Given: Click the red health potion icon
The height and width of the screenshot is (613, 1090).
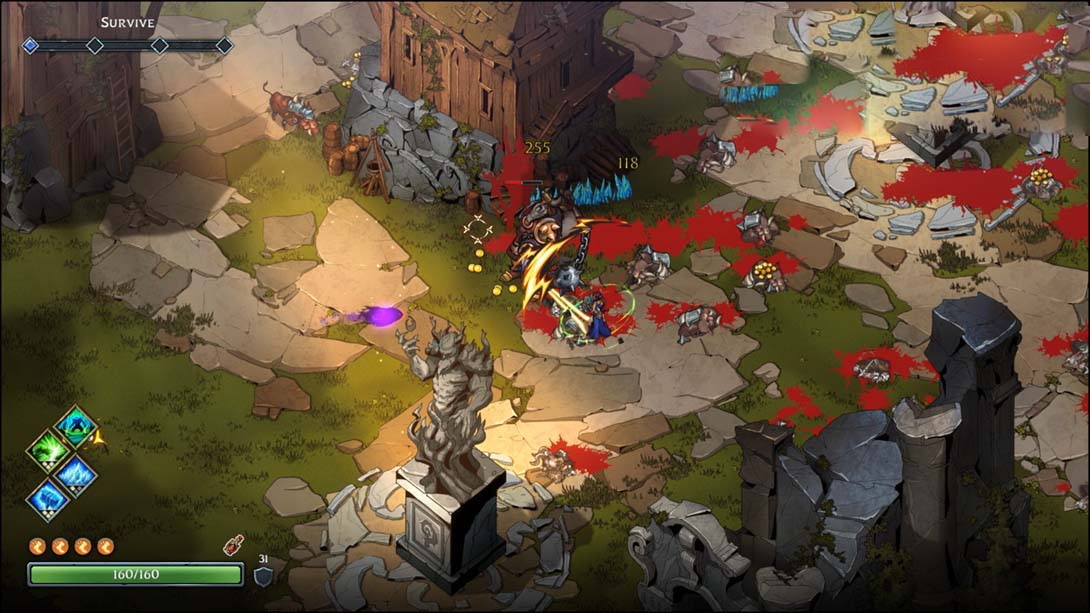Looking at the screenshot, I should [x=234, y=547].
